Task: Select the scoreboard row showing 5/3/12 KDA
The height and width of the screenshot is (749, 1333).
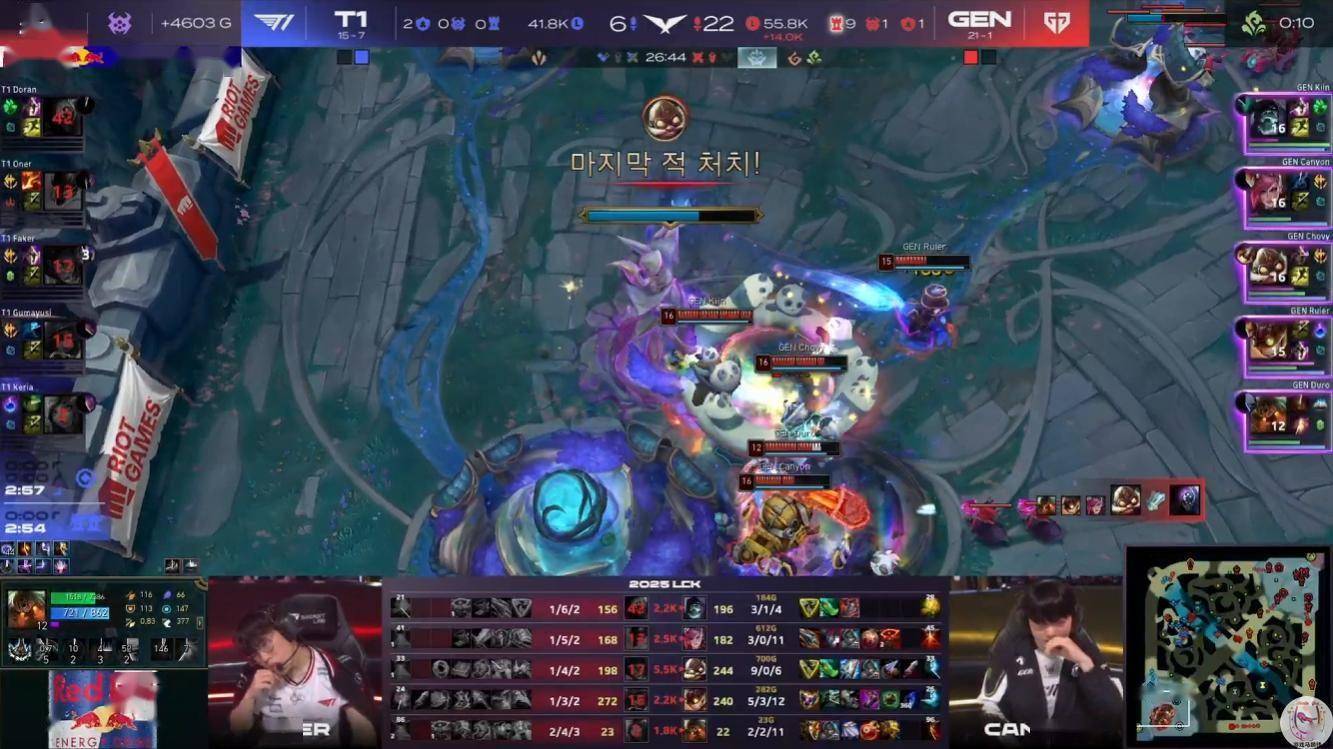Action: click(665, 700)
